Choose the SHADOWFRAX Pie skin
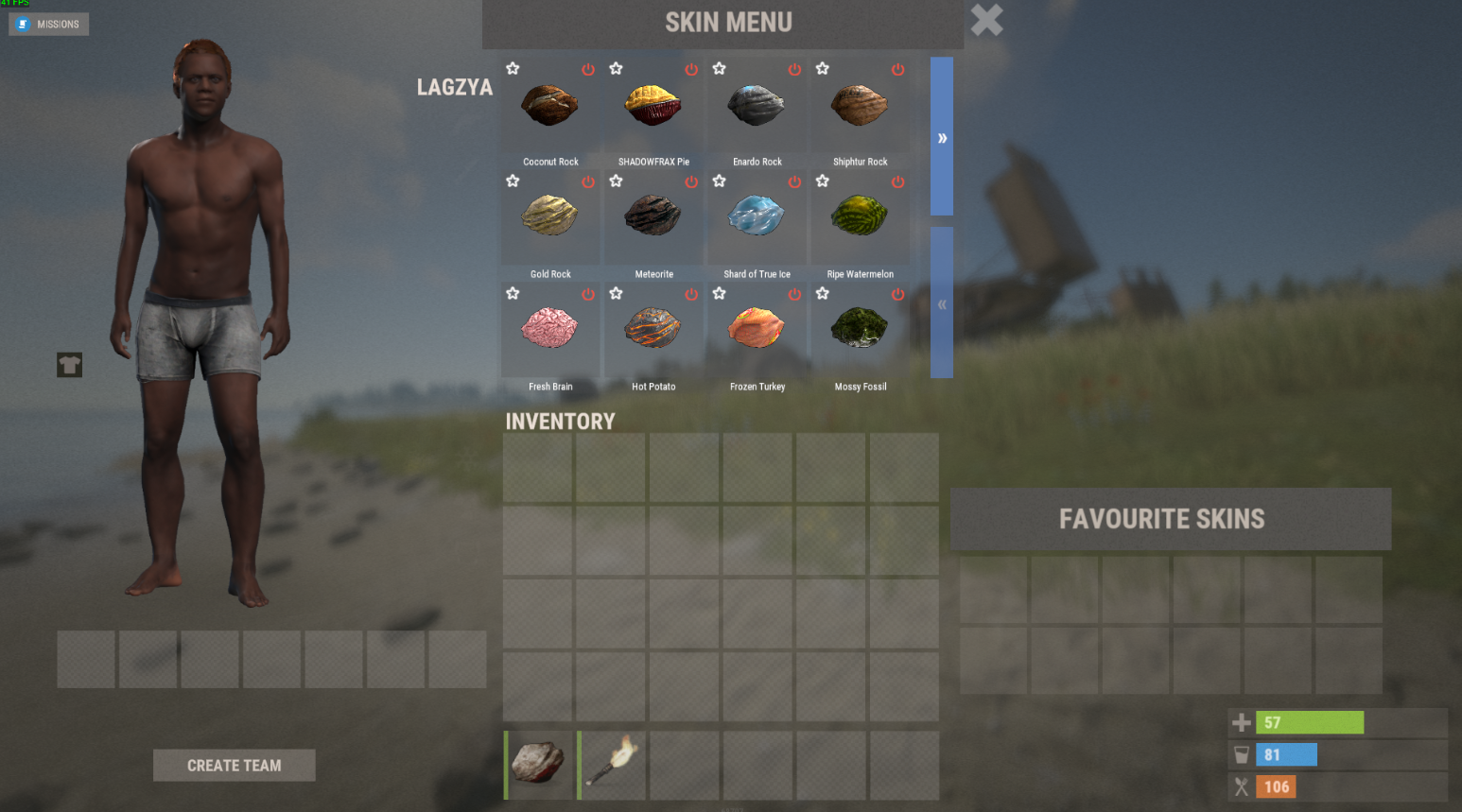 click(653, 107)
